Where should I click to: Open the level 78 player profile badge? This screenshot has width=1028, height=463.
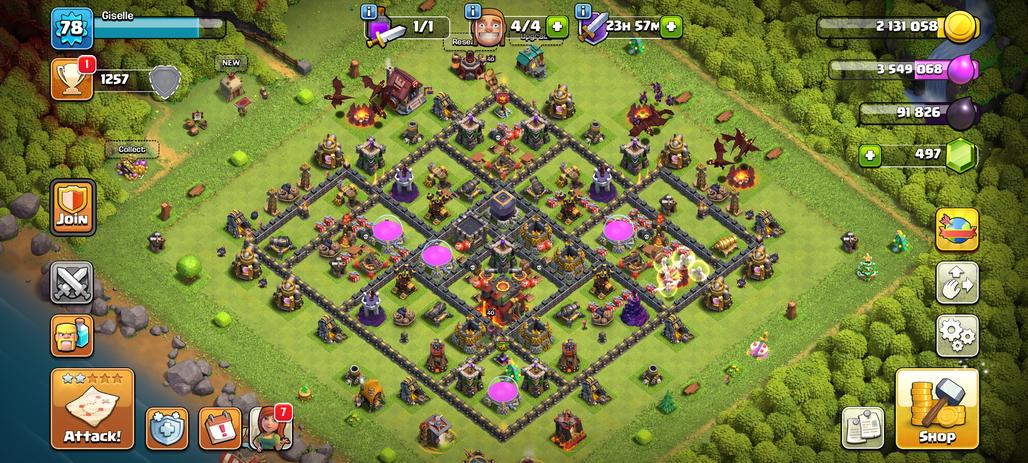pos(71,28)
